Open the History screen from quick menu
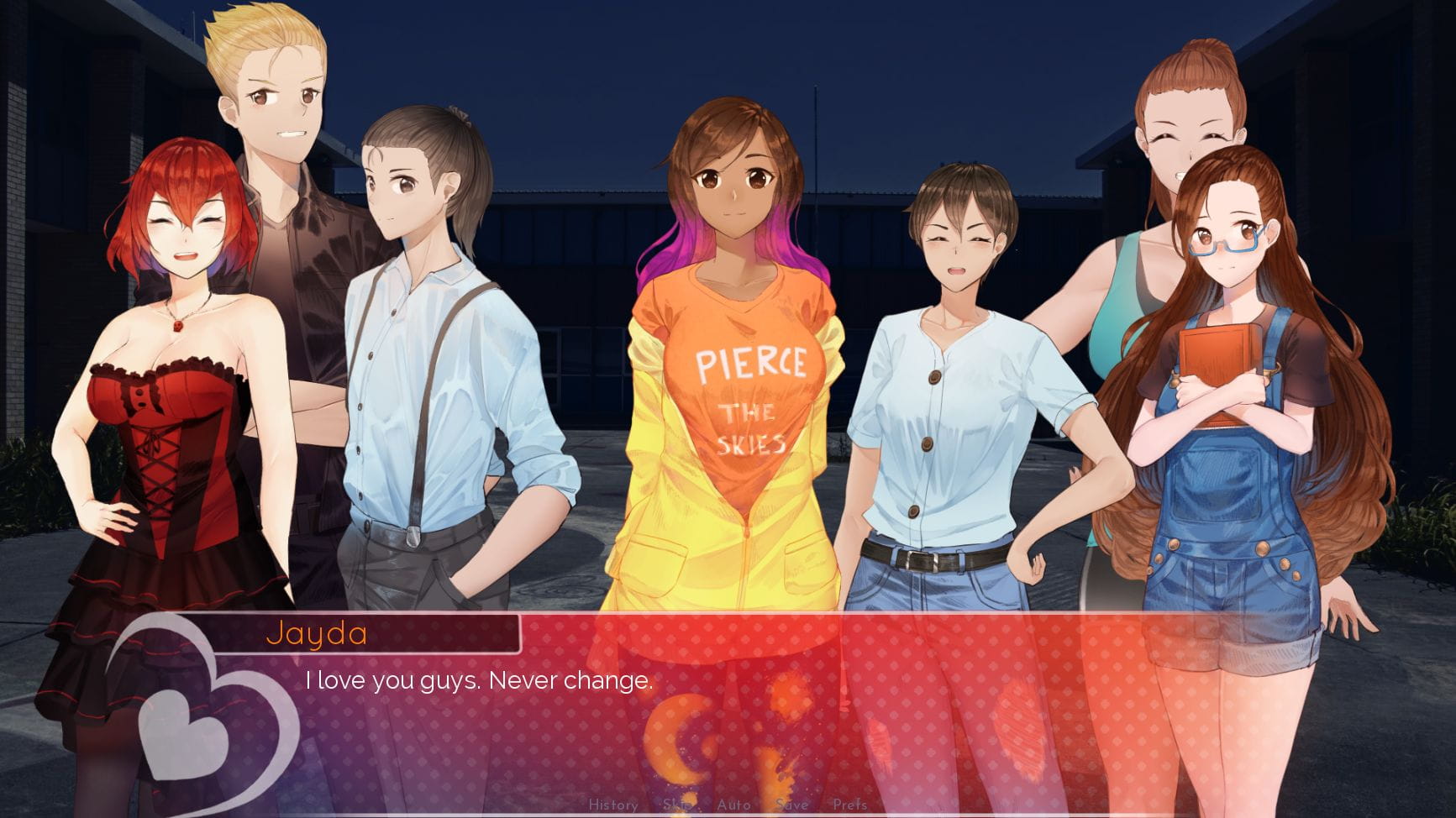This screenshot has width=1456, height=818. click(x=615, y=805)
